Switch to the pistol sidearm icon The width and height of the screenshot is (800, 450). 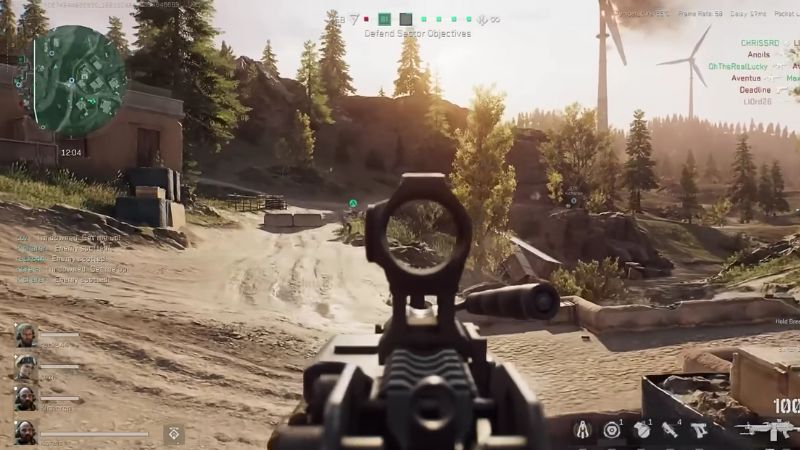pos(700,430)
